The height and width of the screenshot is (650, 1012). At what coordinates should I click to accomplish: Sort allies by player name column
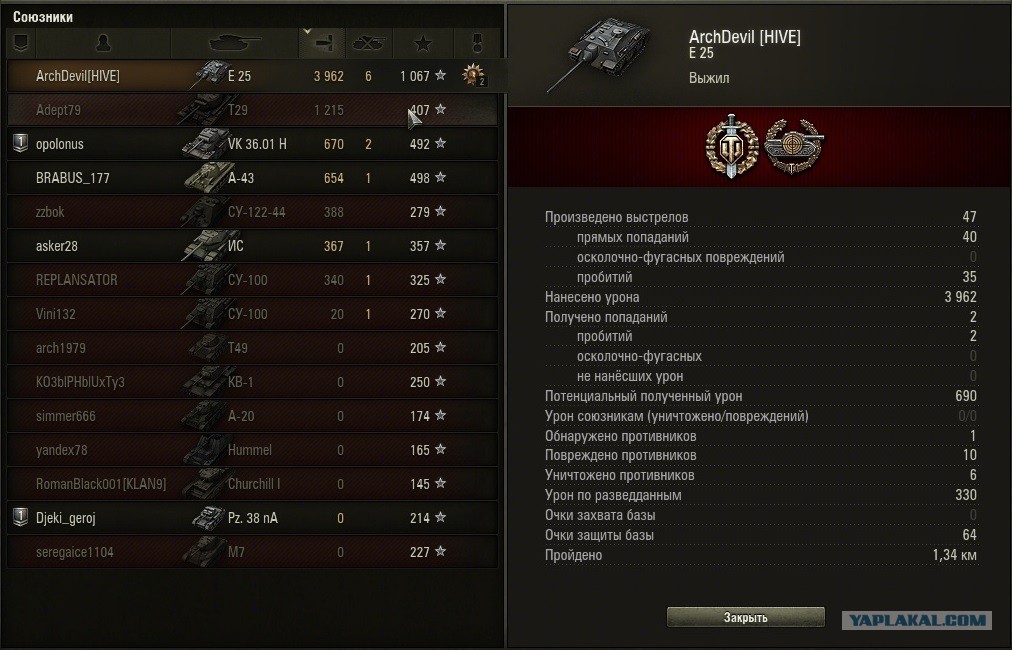[x=103, y=43]
